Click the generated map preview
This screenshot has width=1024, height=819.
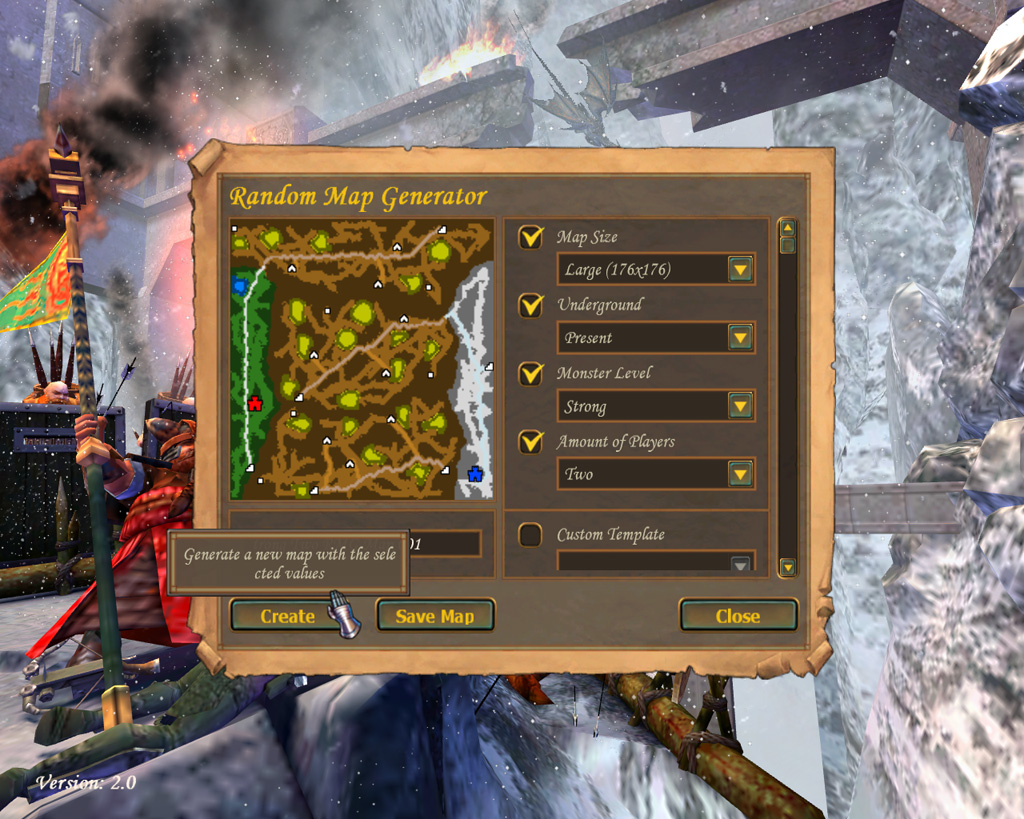(362, 359)
